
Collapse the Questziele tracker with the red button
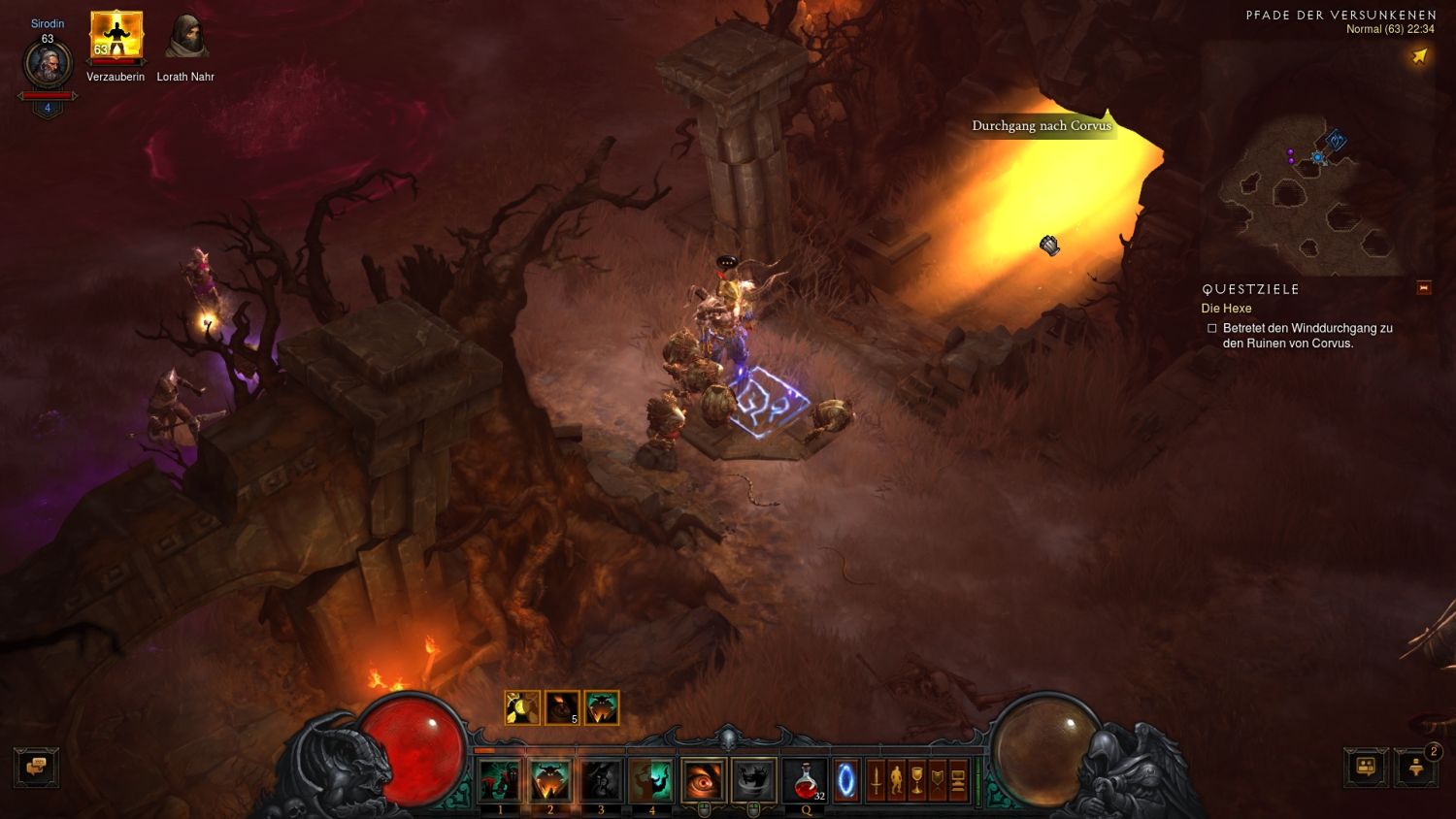(x=1424, y=287)
